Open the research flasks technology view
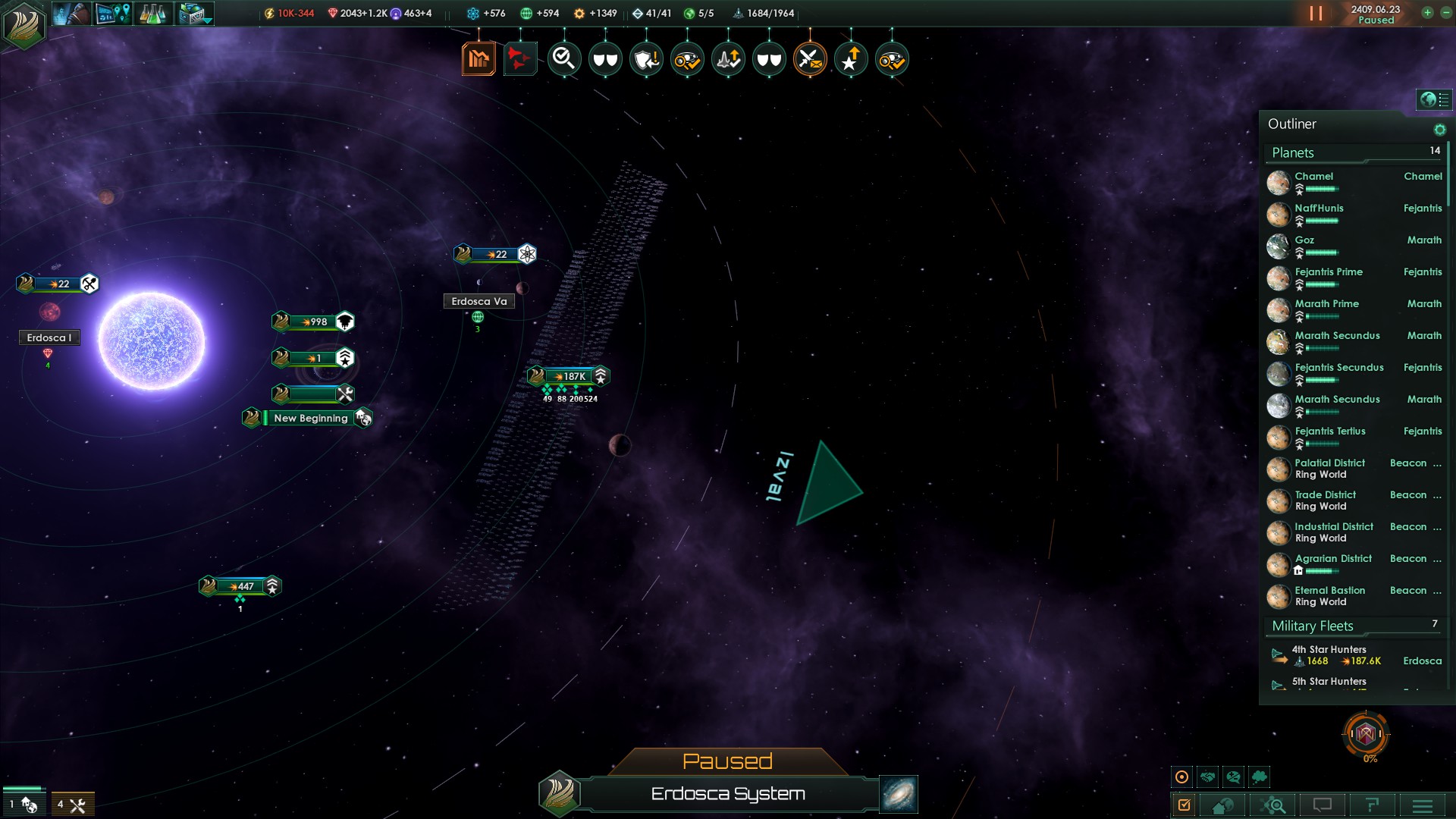 (x=152, y=14)
